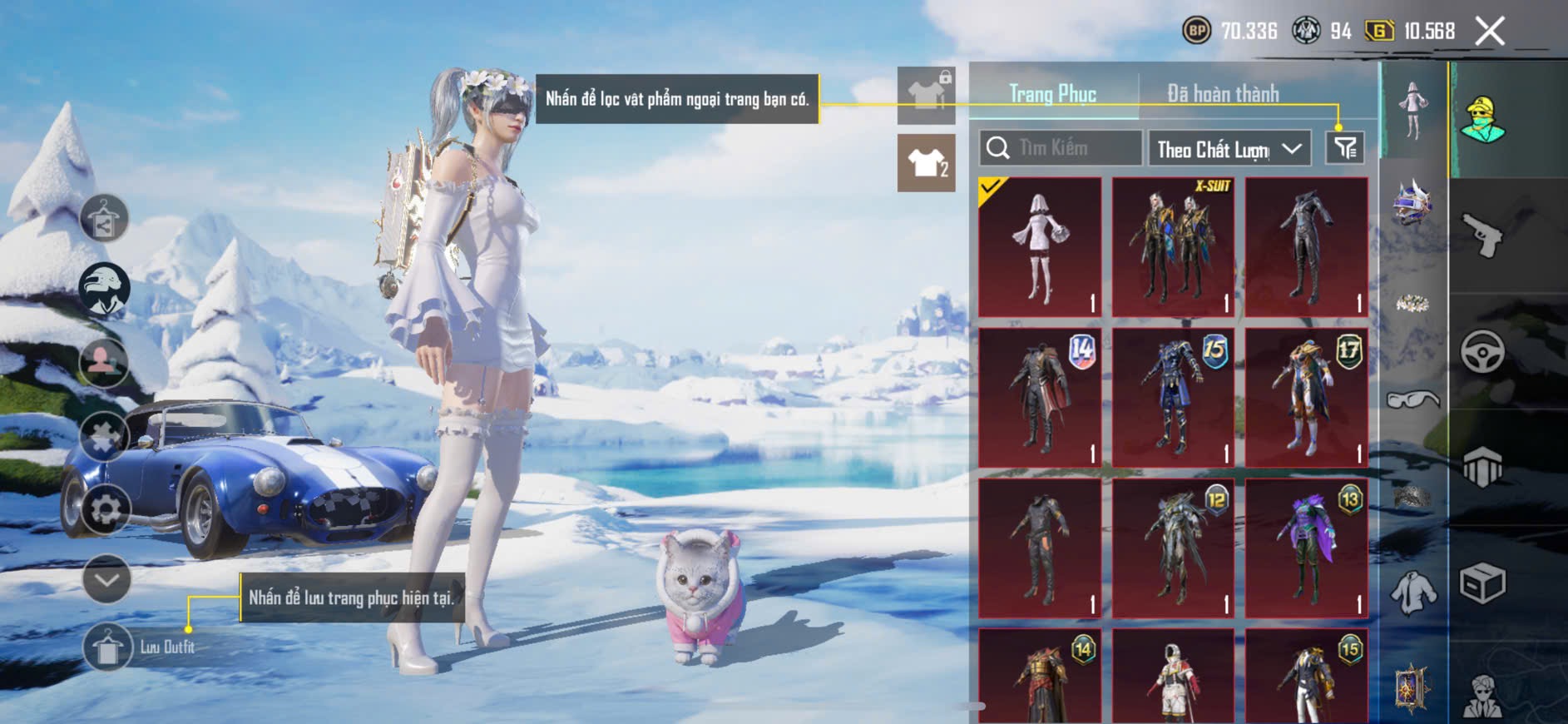Switch to the Trang Phục tab
Viewport: 1568px width, 724px height.
coord(1052,94)
